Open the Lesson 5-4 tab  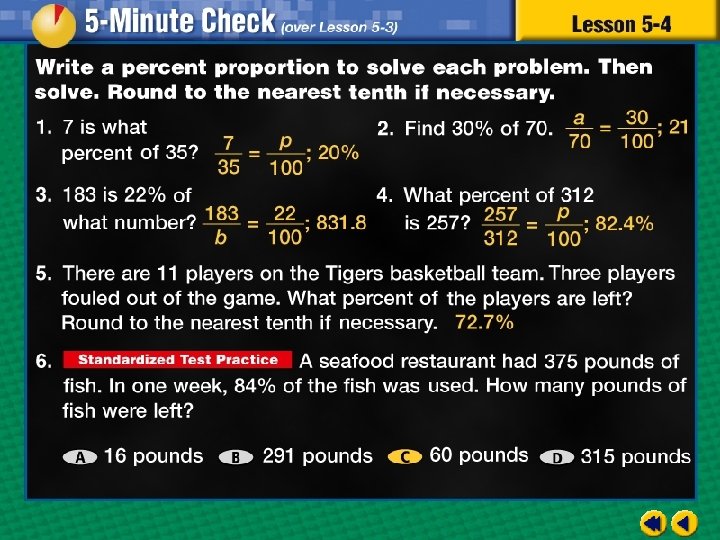point(619,23)
